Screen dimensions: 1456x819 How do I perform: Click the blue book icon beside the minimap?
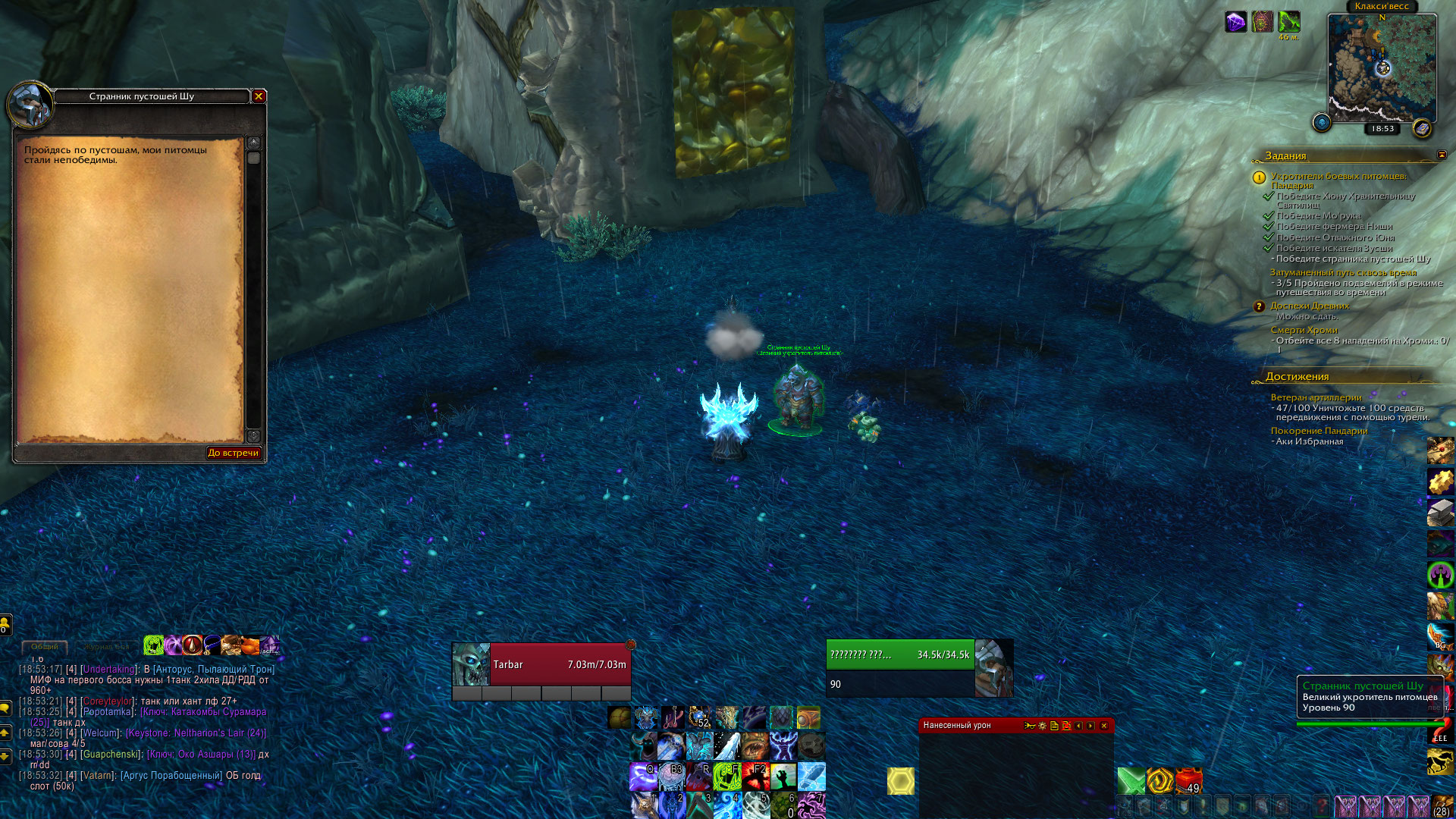click(x=1422, y=128)
